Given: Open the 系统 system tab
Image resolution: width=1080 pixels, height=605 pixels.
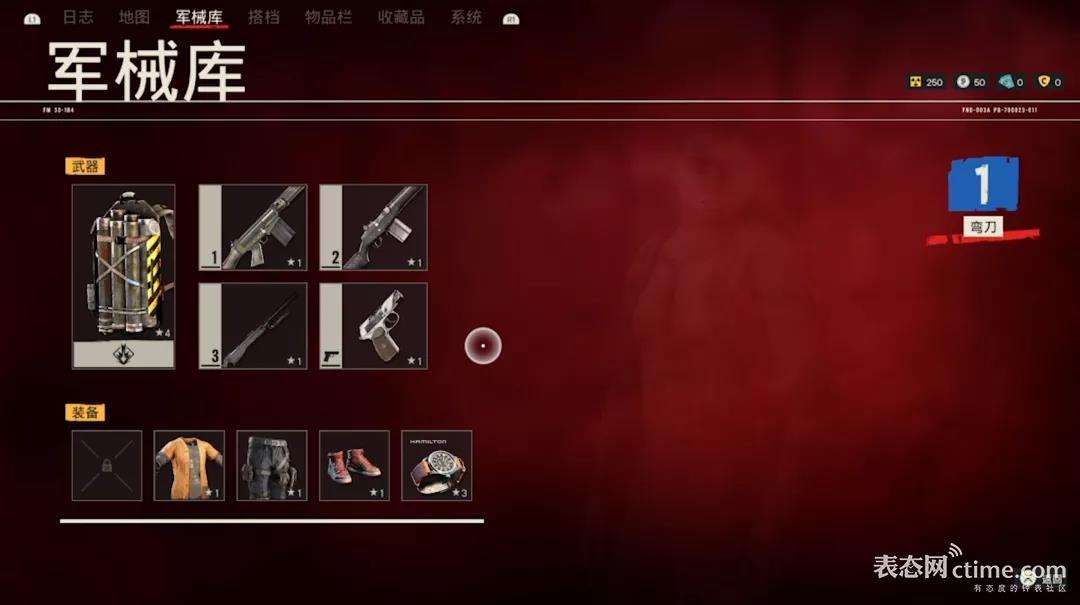Looking at the screenshot, I should [x=466, y=17].
